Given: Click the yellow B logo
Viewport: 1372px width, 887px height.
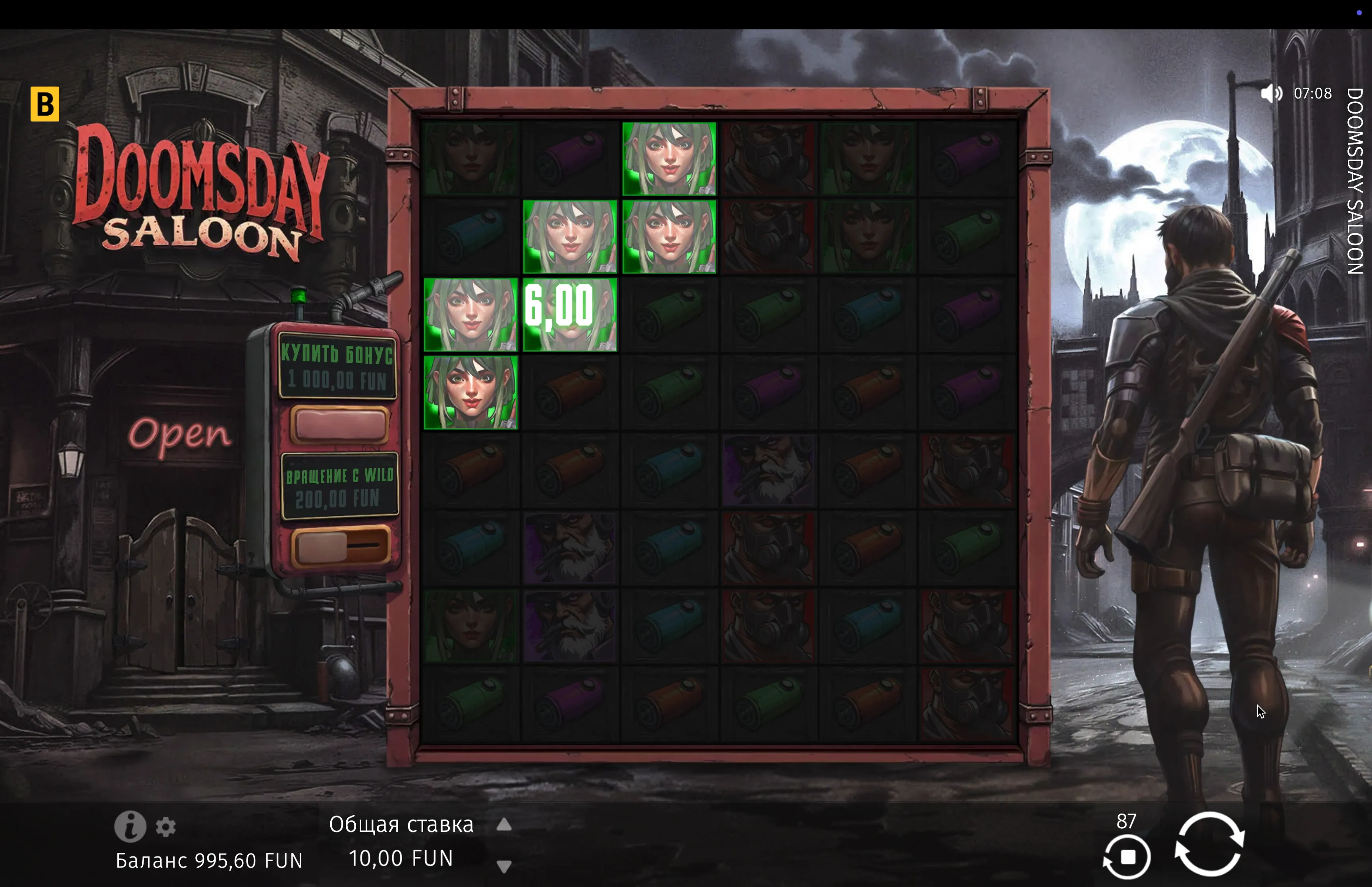Looking at the screenshot, I should [x=45, y=104].
